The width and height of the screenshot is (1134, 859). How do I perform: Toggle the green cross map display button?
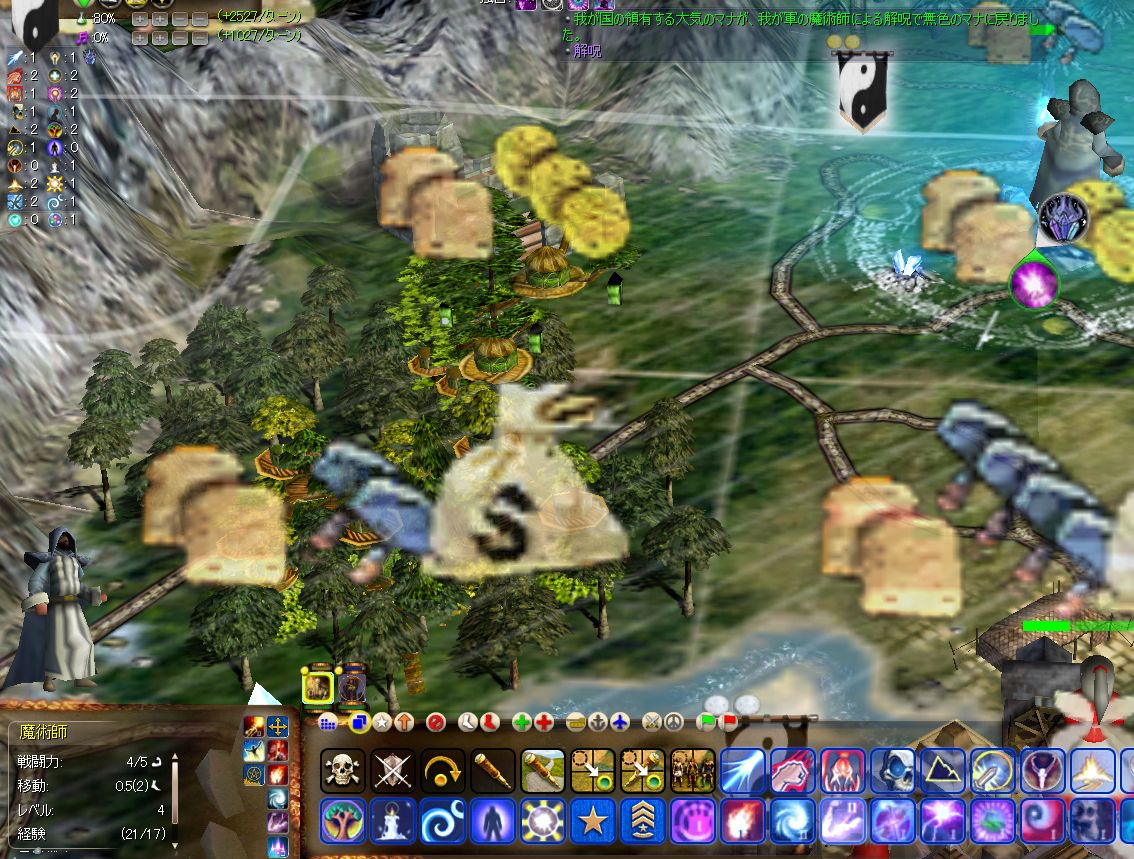(522, 722)
